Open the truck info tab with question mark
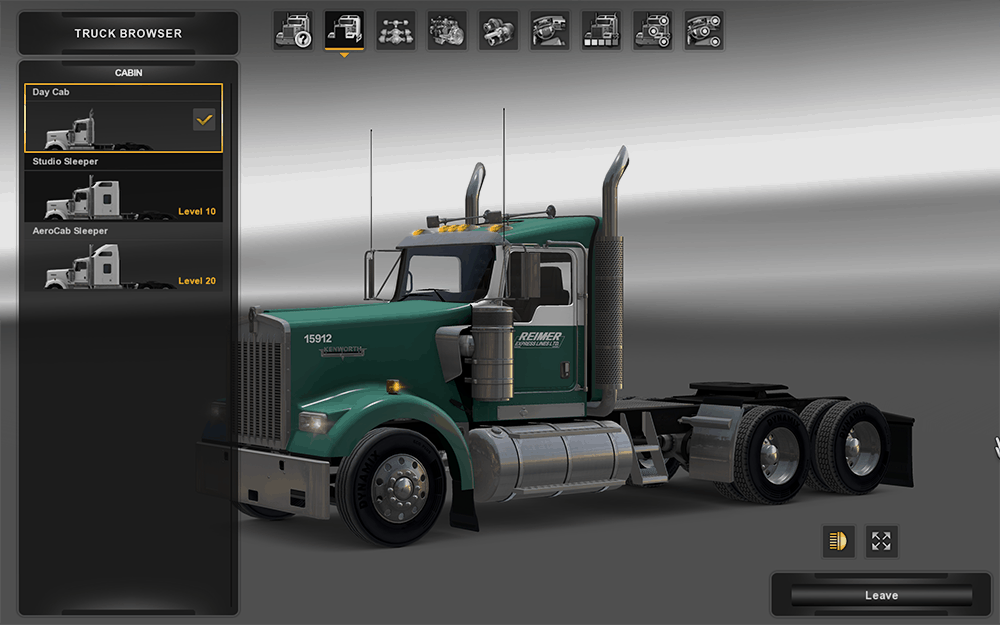This screenshot has height=625, width=1000. tap(293, 31)
